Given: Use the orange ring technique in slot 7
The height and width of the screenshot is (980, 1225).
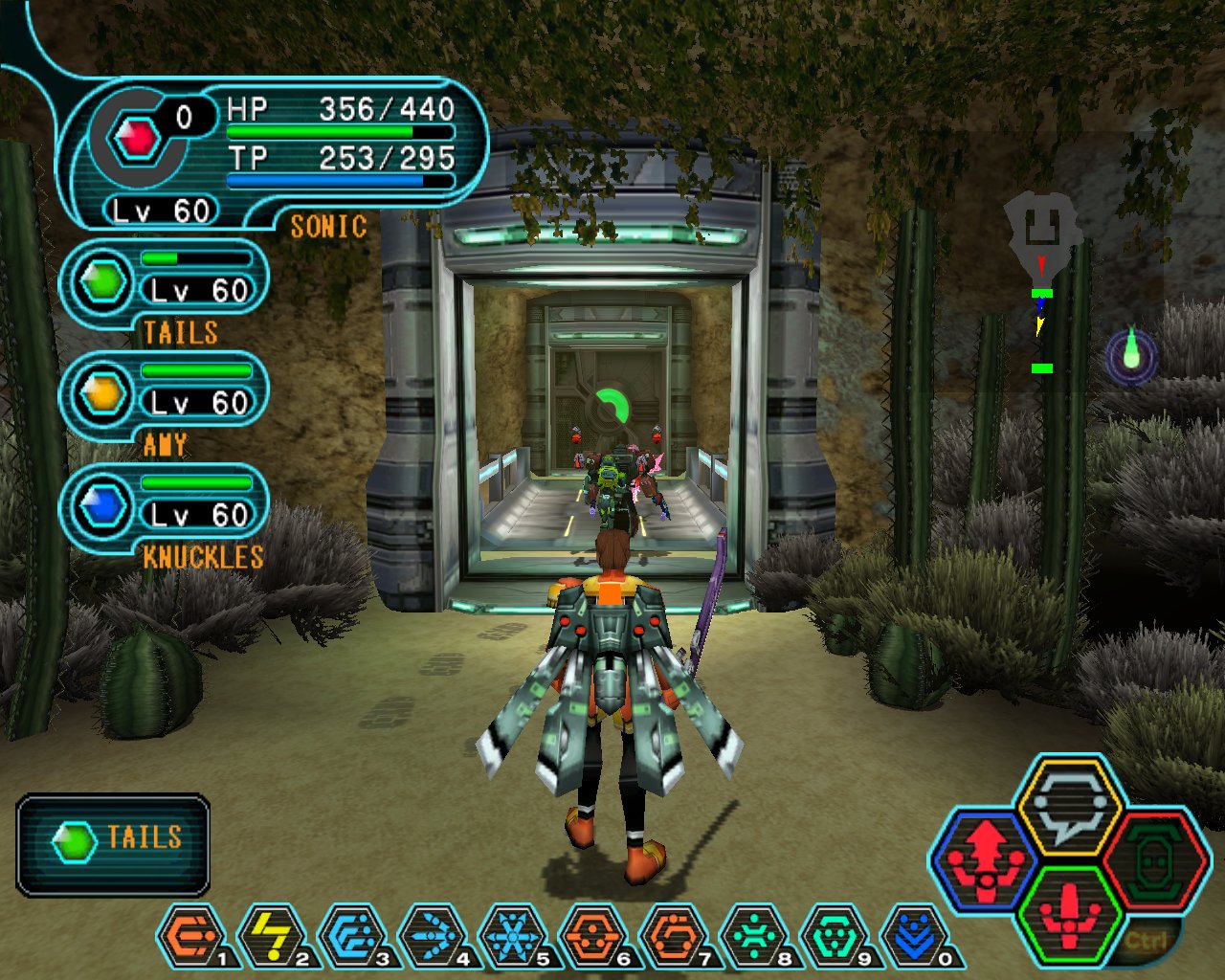Looking at the screenshot, I should click(x=673, y=935).
